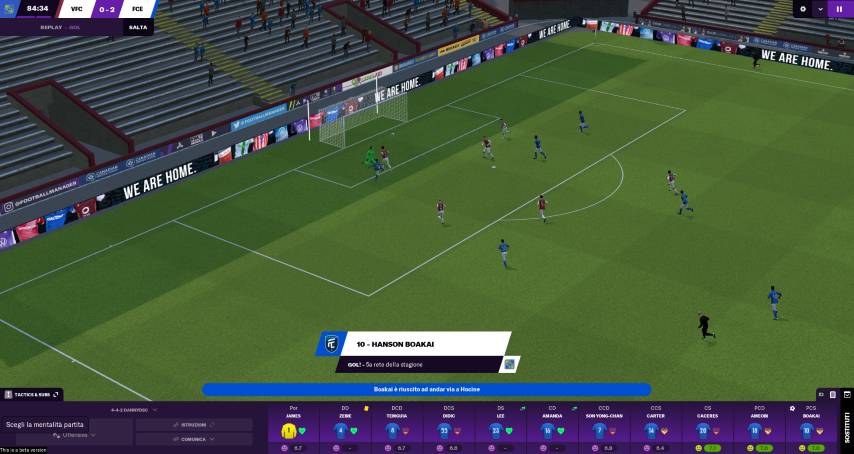
Task: Expand the dropdown arrow beside the settings gear
Action: pyautogui.click(x=820, y=9)
